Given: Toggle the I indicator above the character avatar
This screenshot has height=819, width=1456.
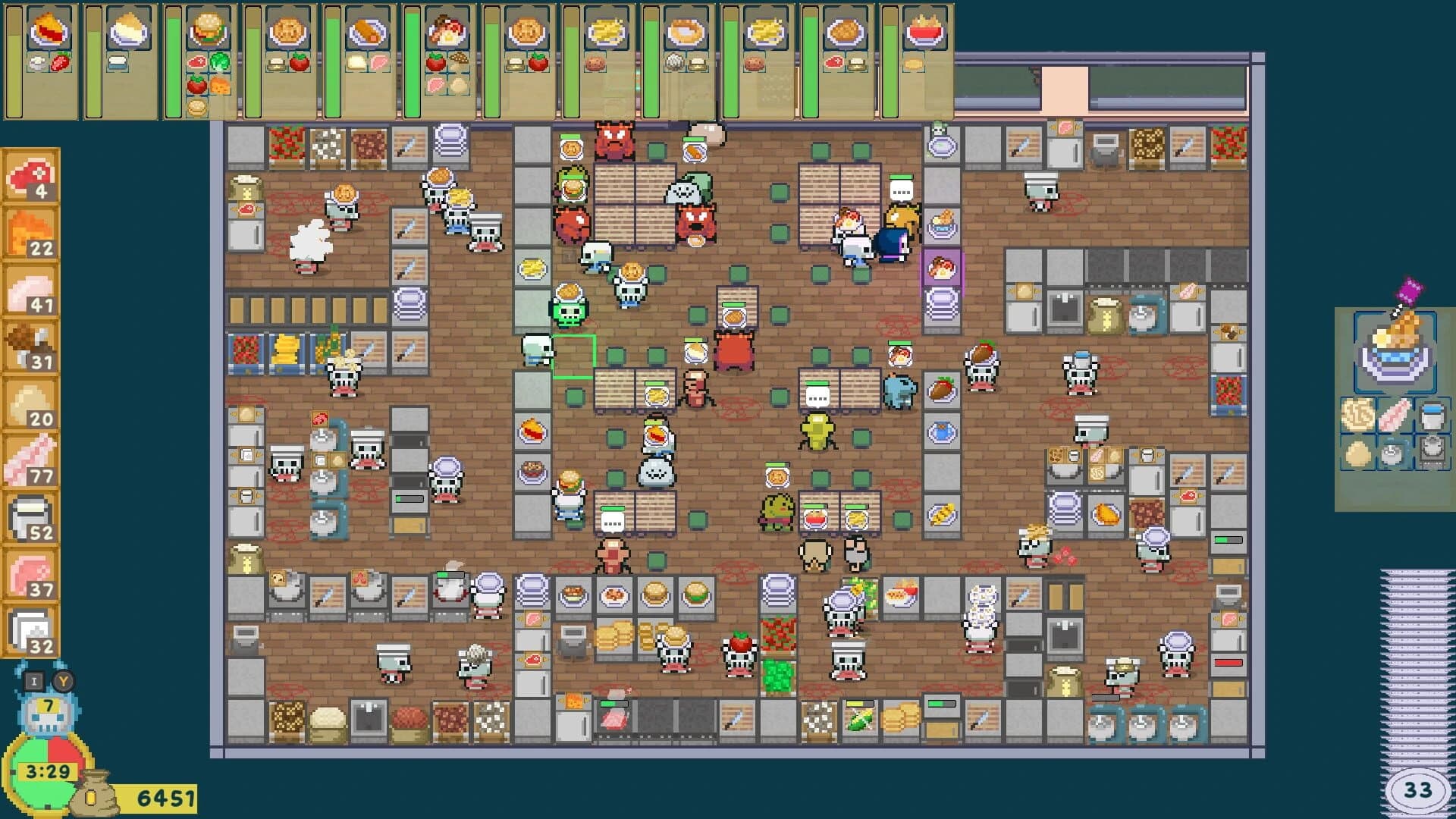Looking at the screenshot, I should [x=33, y=680].
